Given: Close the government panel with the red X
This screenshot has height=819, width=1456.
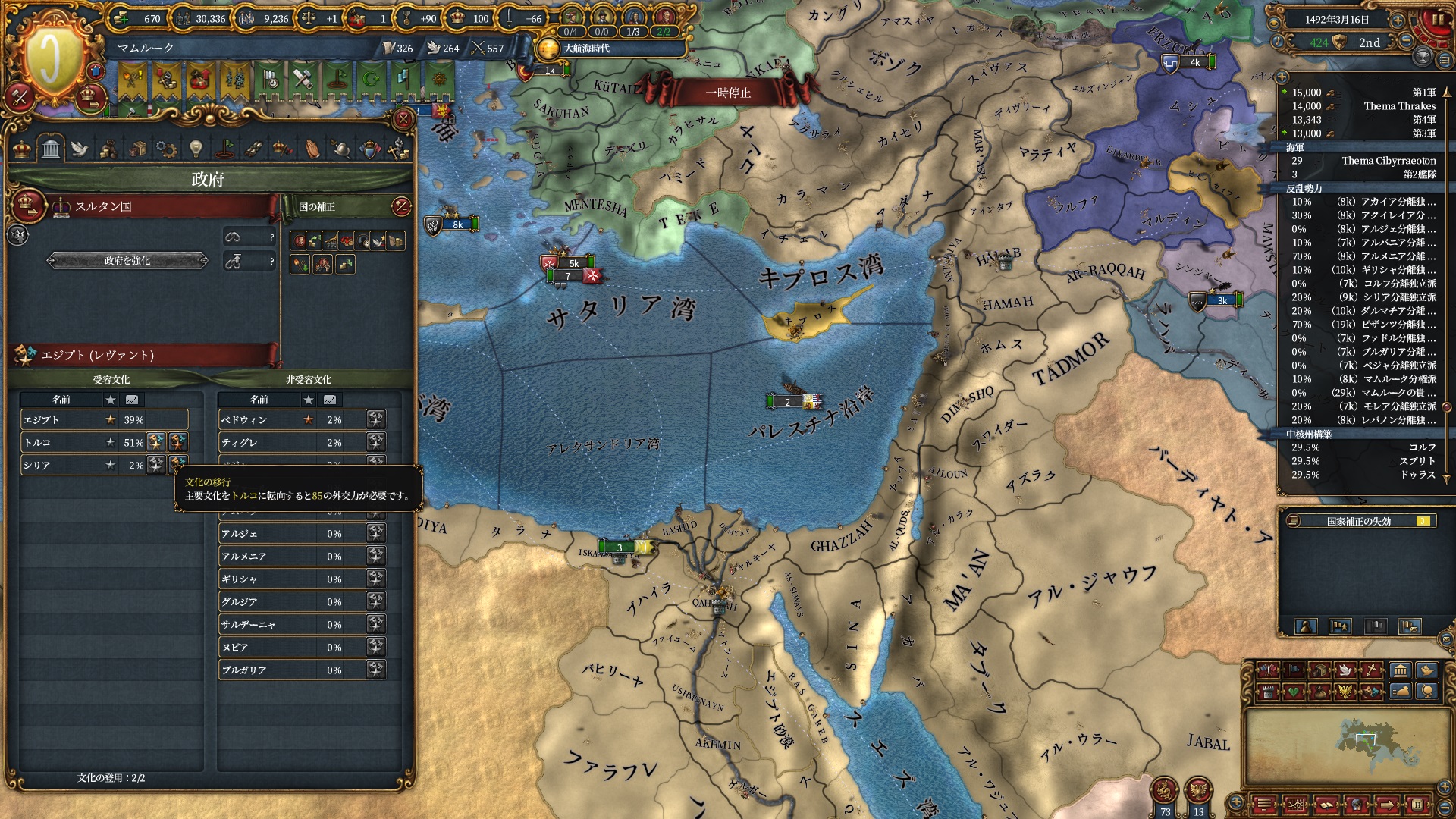Looking at the screenshot, I should coord(403,119).
